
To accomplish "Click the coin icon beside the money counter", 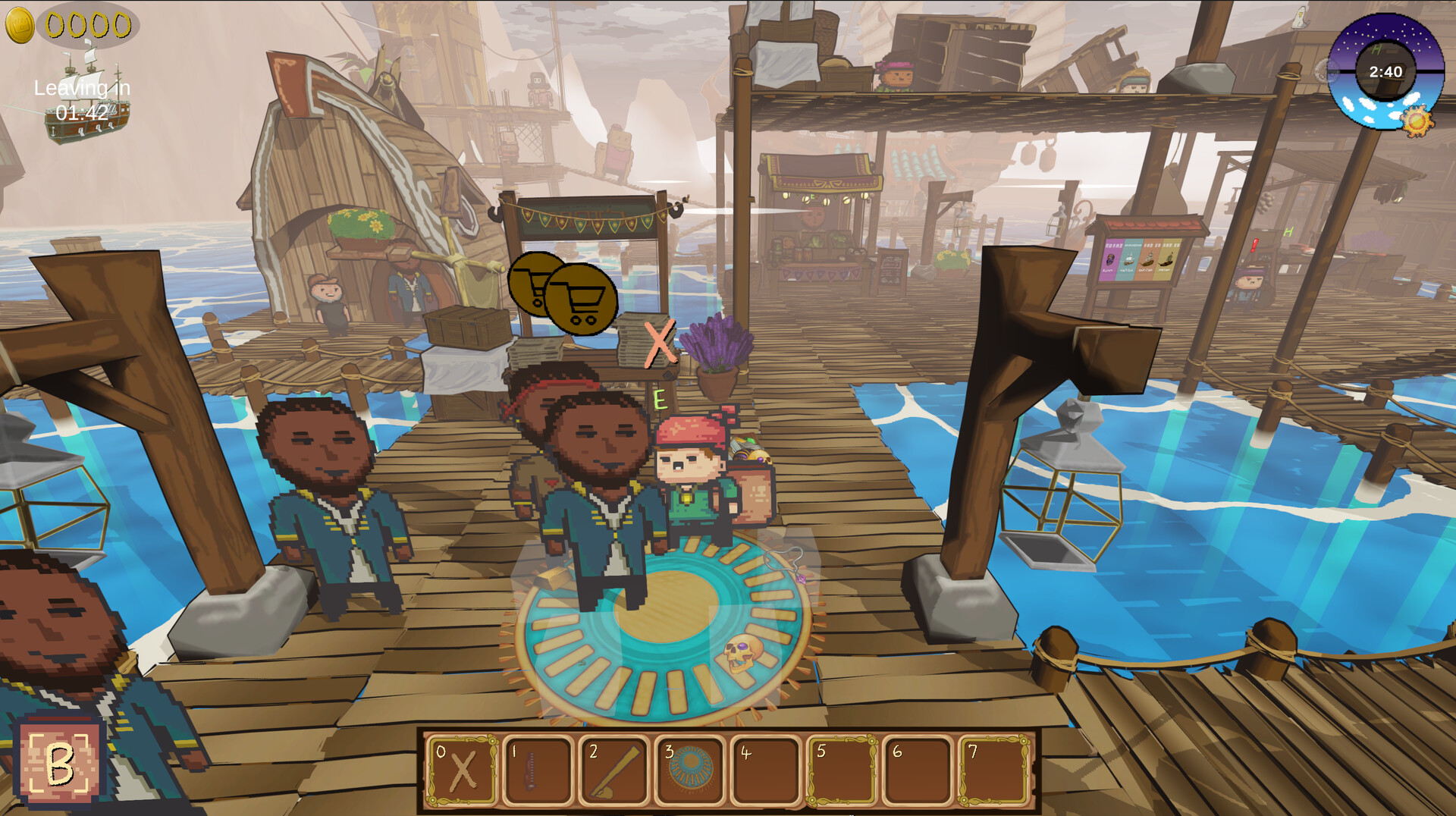I will (21, 24).
